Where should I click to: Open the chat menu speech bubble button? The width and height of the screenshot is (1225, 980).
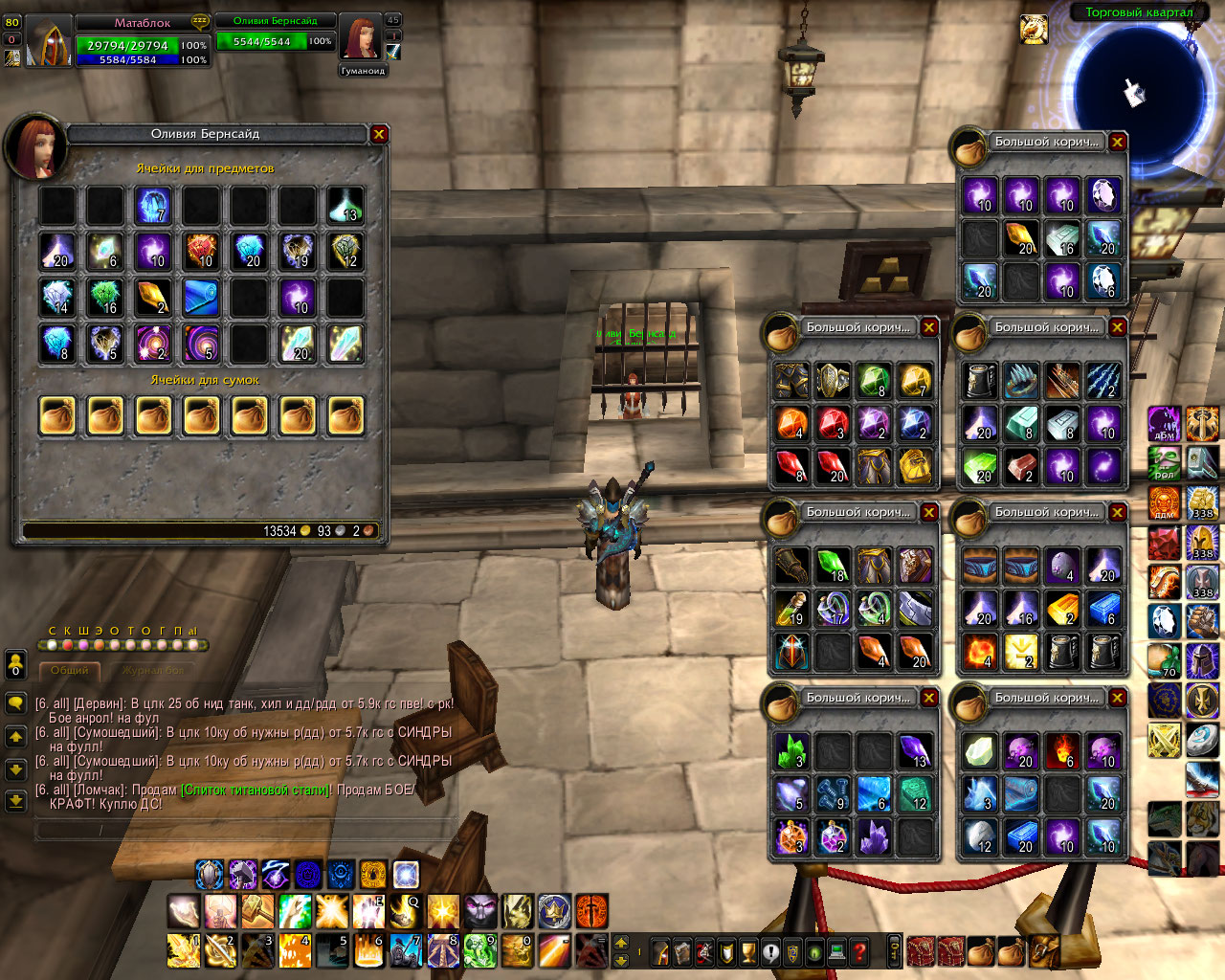(15, 703)
